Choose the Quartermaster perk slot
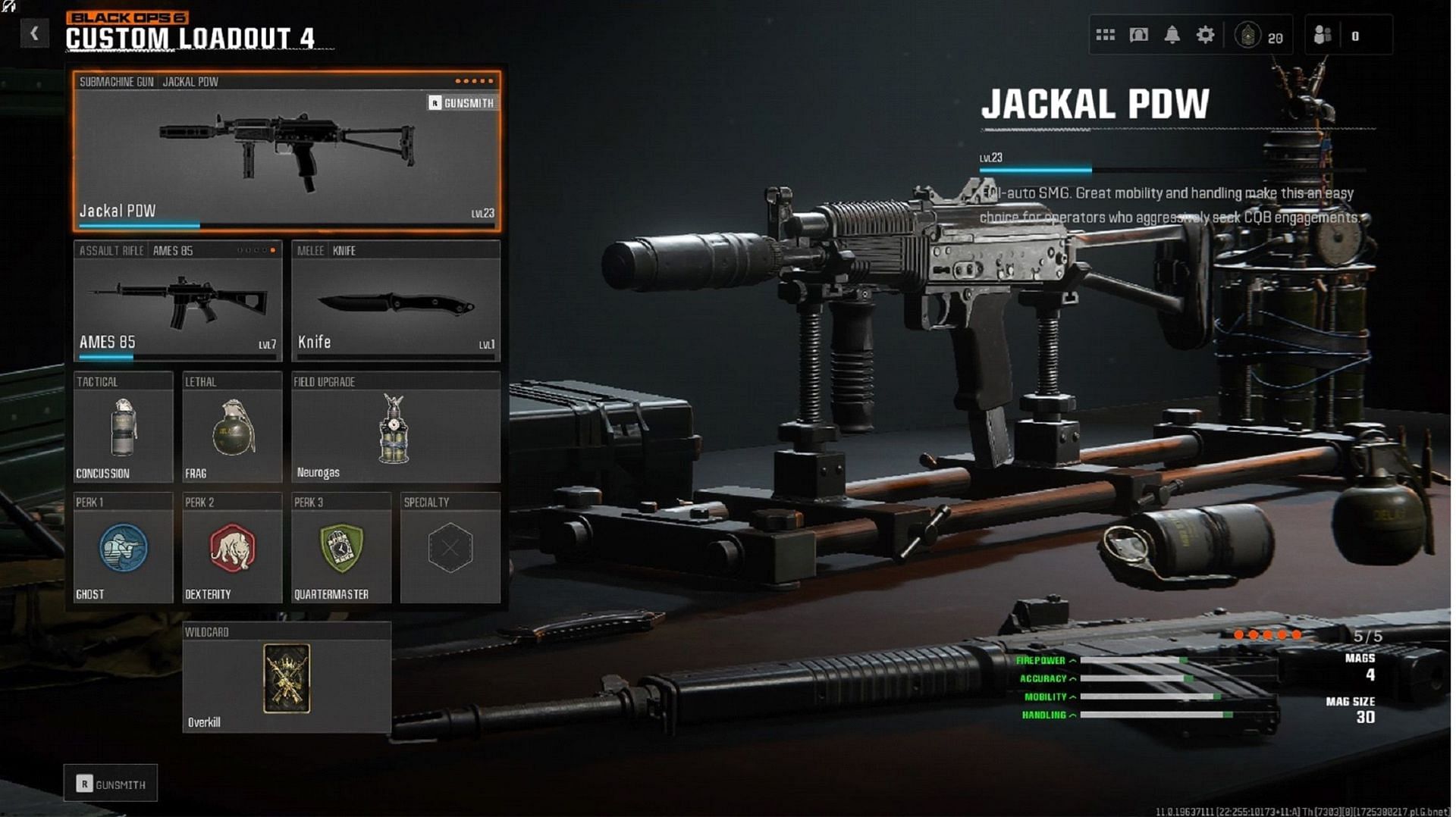 [341, 549]
